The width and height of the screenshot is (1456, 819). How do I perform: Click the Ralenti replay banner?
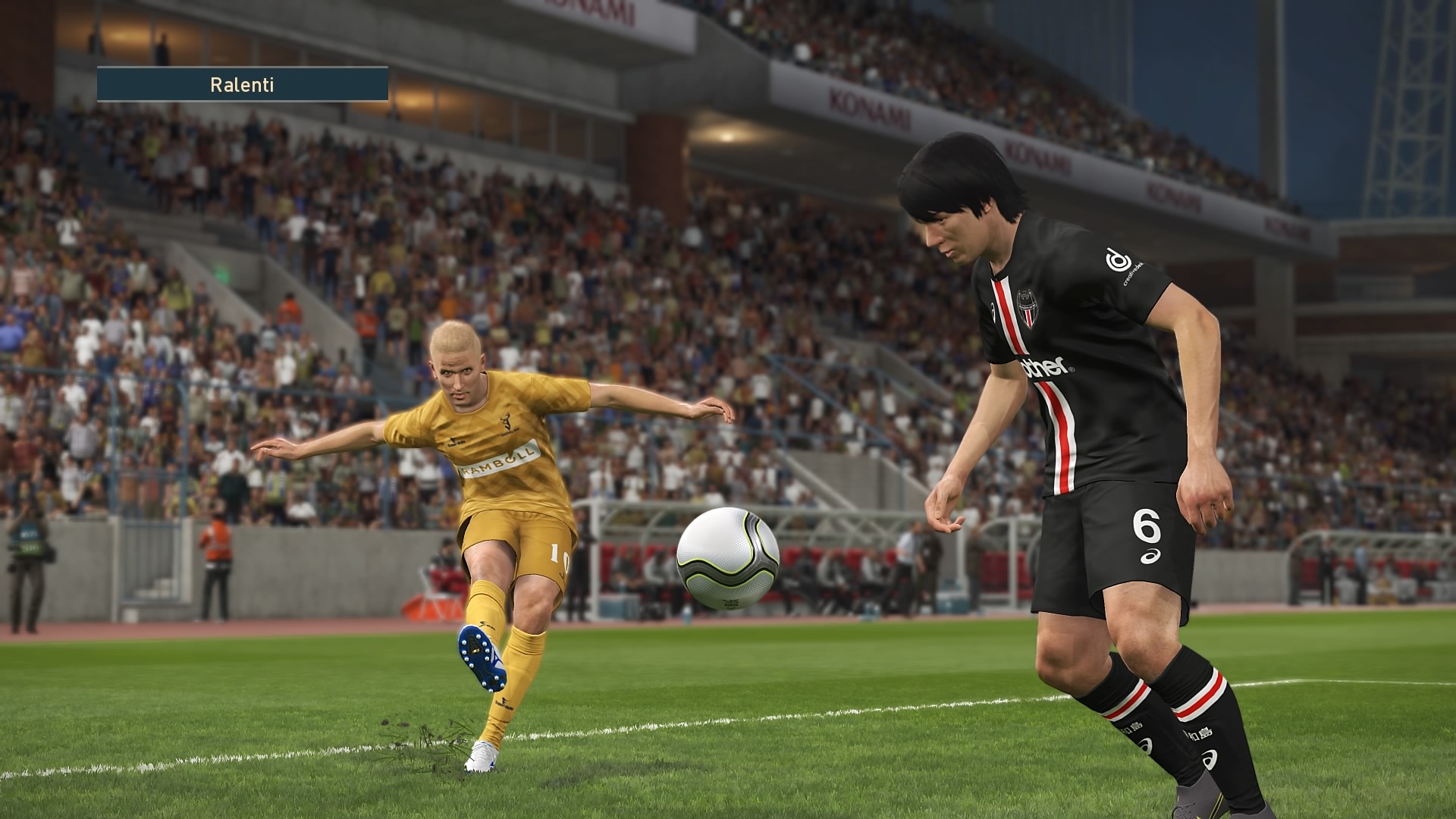point(242,84)
